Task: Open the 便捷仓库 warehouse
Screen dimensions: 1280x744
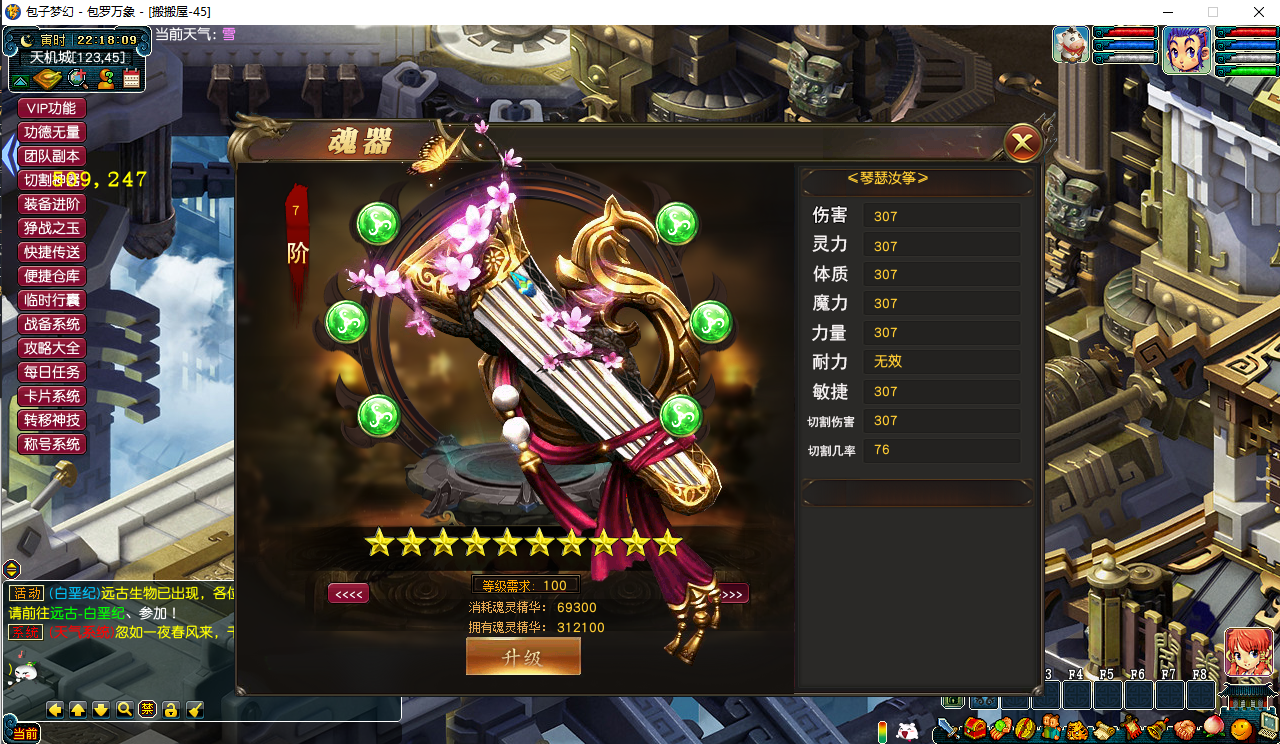Action: click(x=52, y=276)
